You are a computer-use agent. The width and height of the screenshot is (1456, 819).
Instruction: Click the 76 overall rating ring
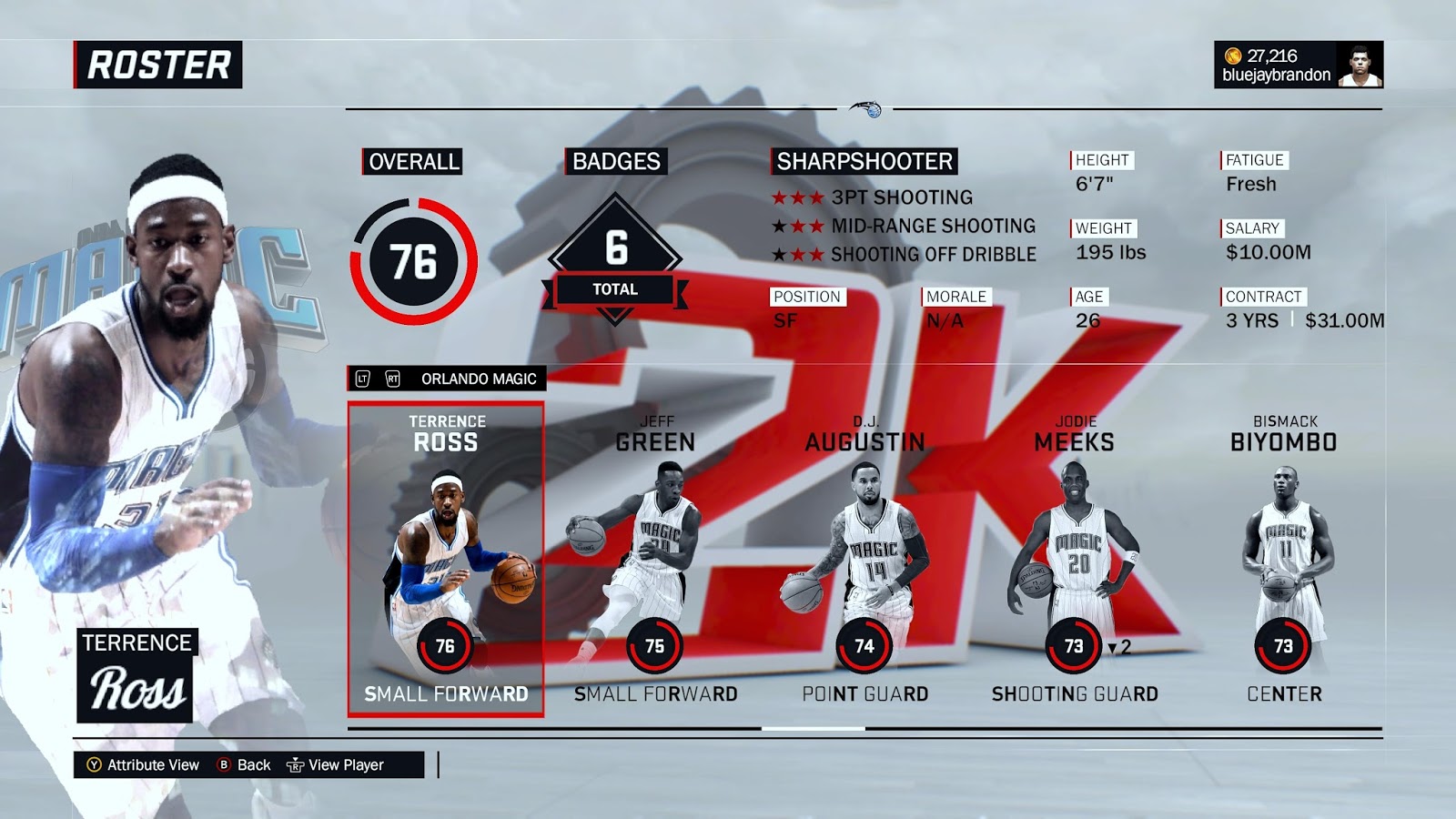(x=416, y=260)
